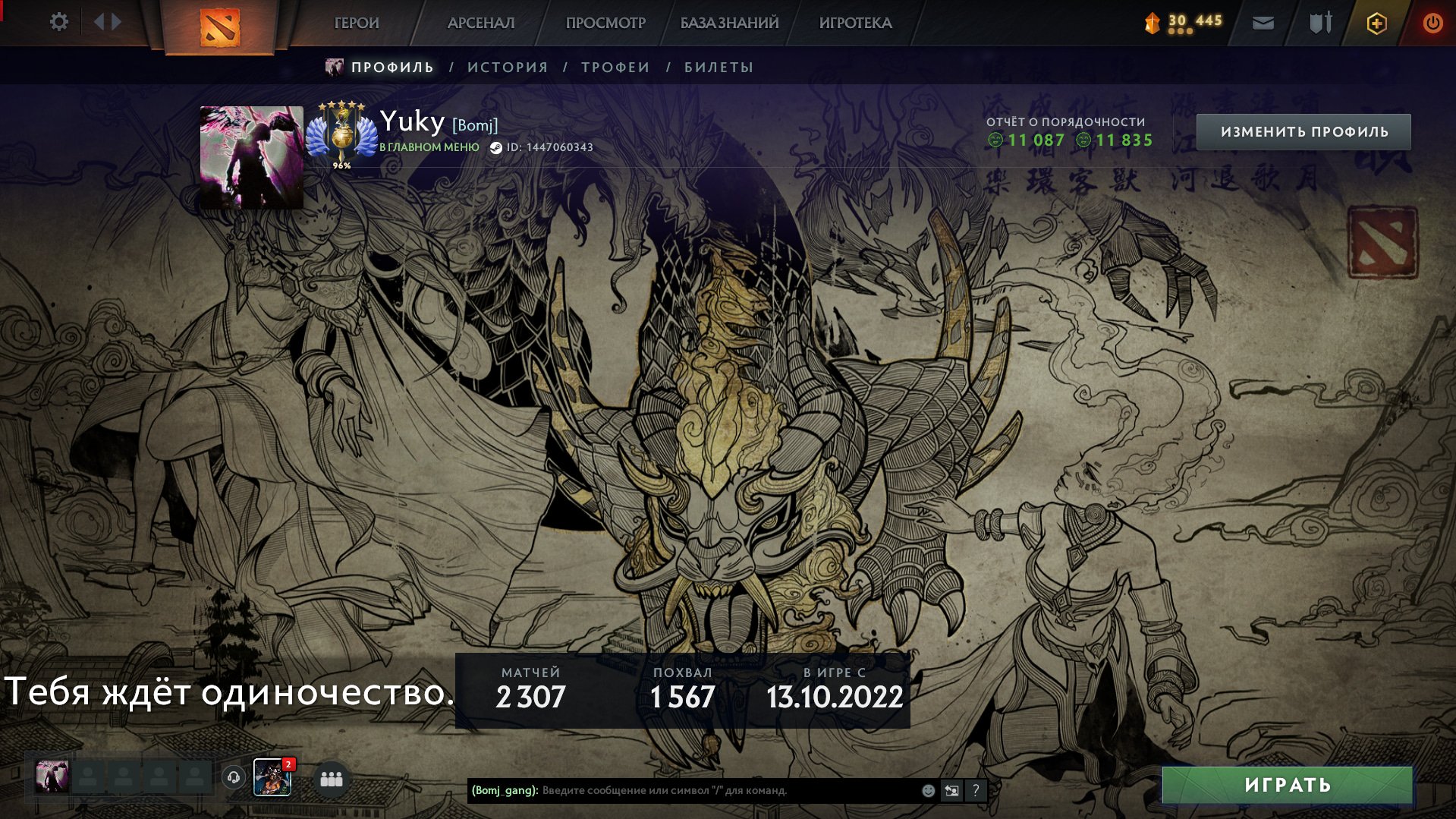This screenshot has width=1456, height=819.
Task: Quit the game with the power icon
Action: tap(1432, 24)
